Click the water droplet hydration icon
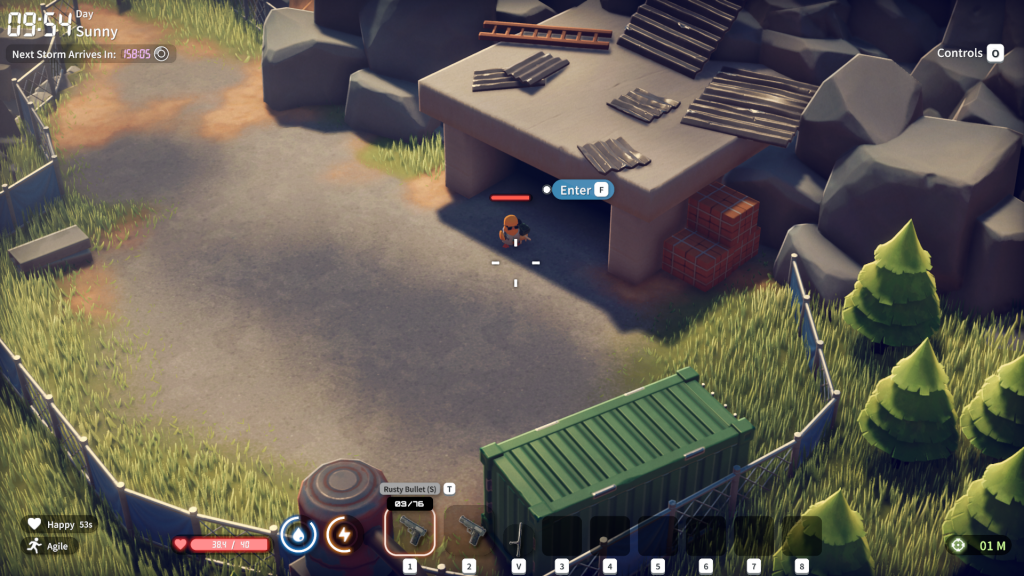 [x=298, y=535]
